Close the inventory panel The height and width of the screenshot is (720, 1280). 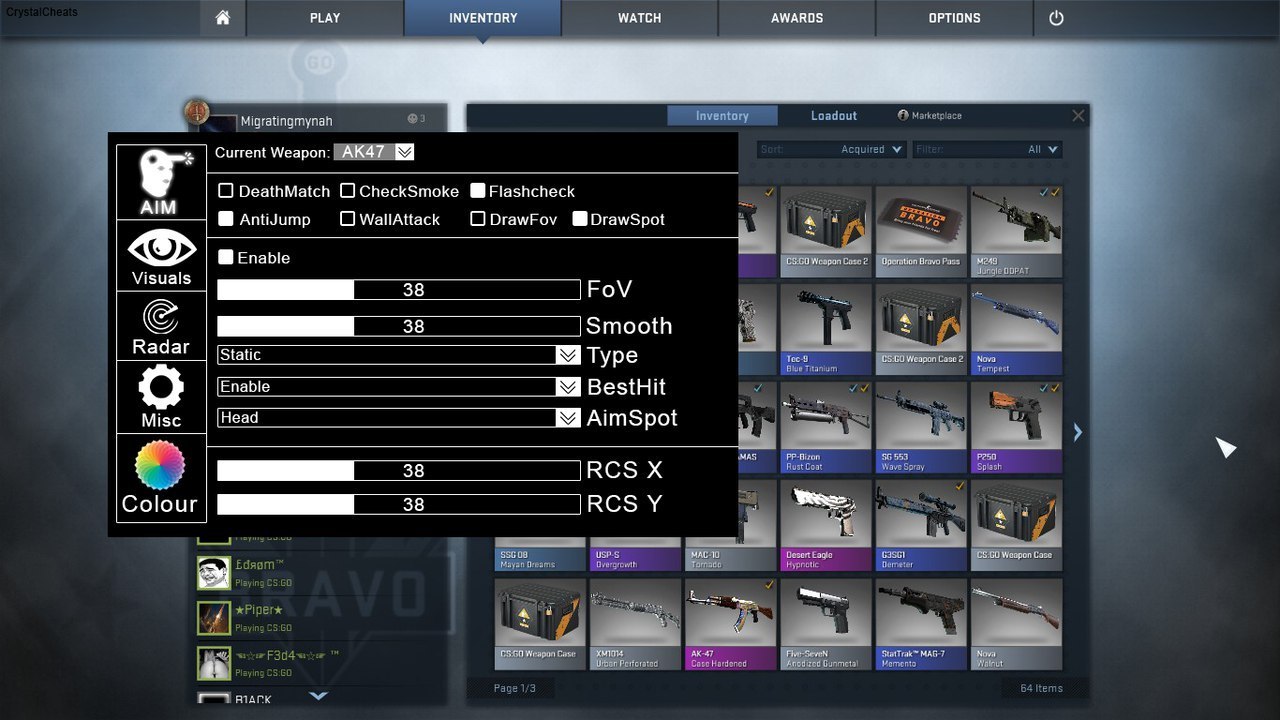pos(1078,116)
